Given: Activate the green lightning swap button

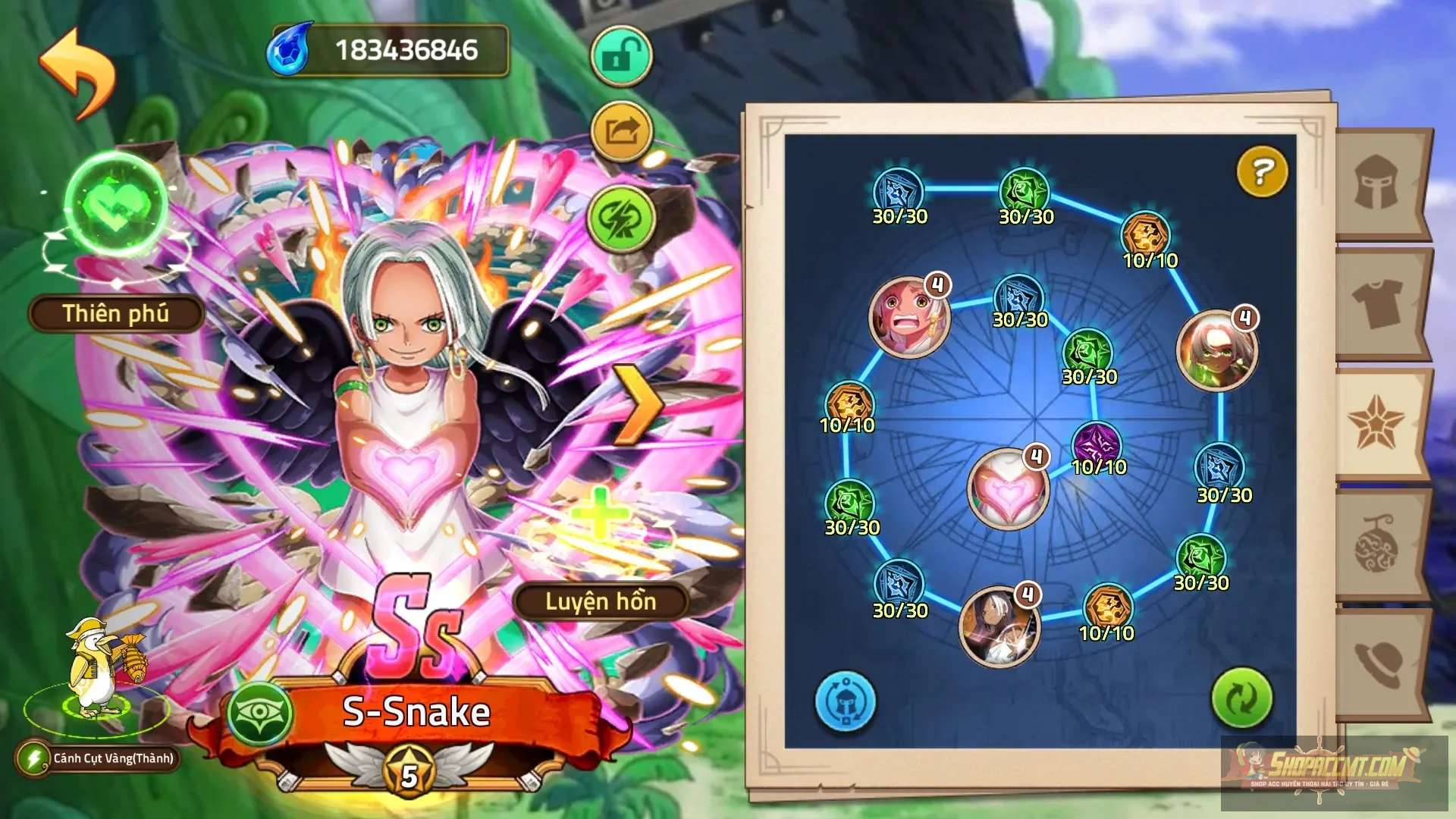Looking at the screenshot, I should coord(621,219).
